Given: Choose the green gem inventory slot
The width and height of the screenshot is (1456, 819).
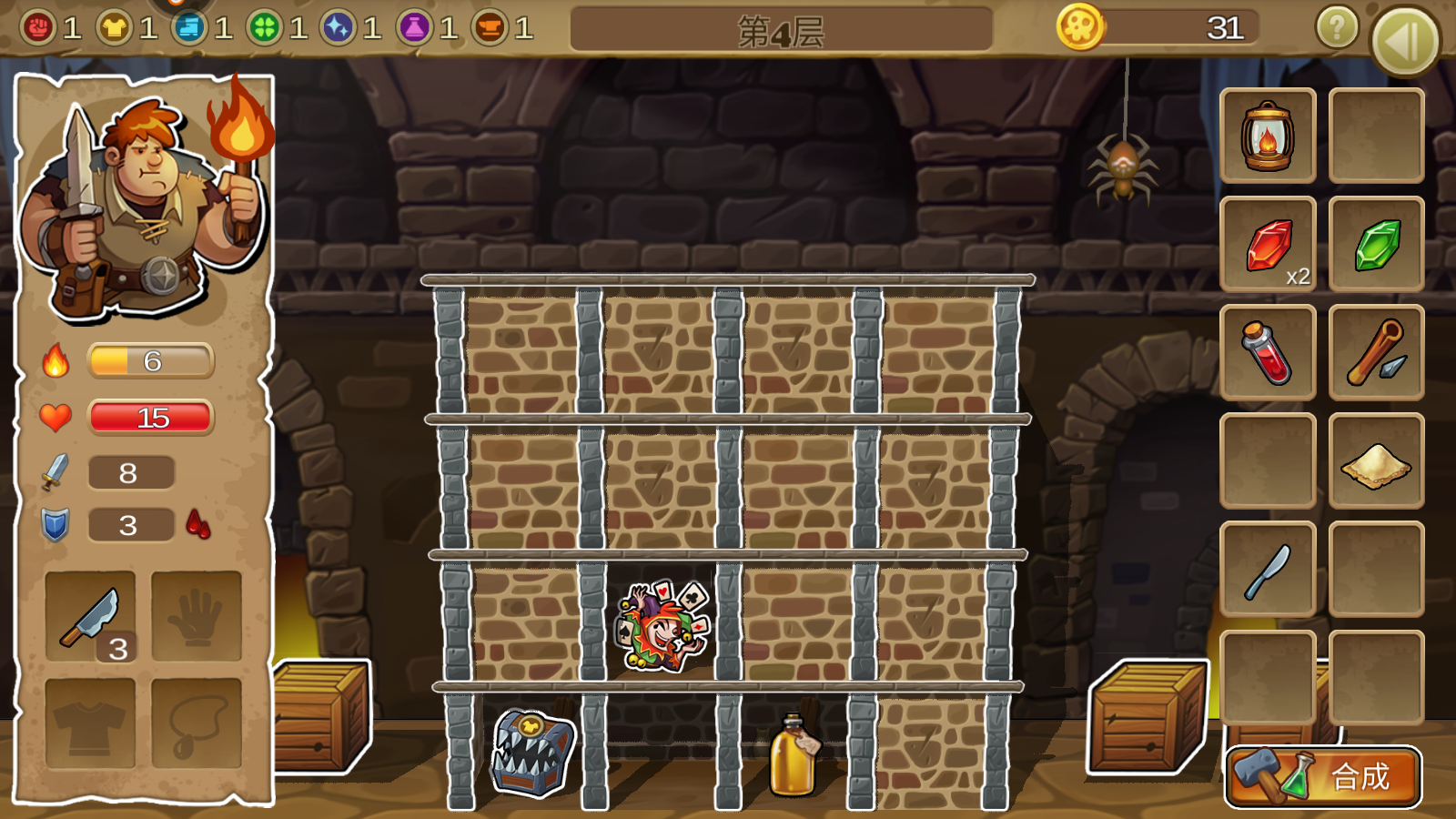Looking at the screenshot, I should pos(1376,245).
